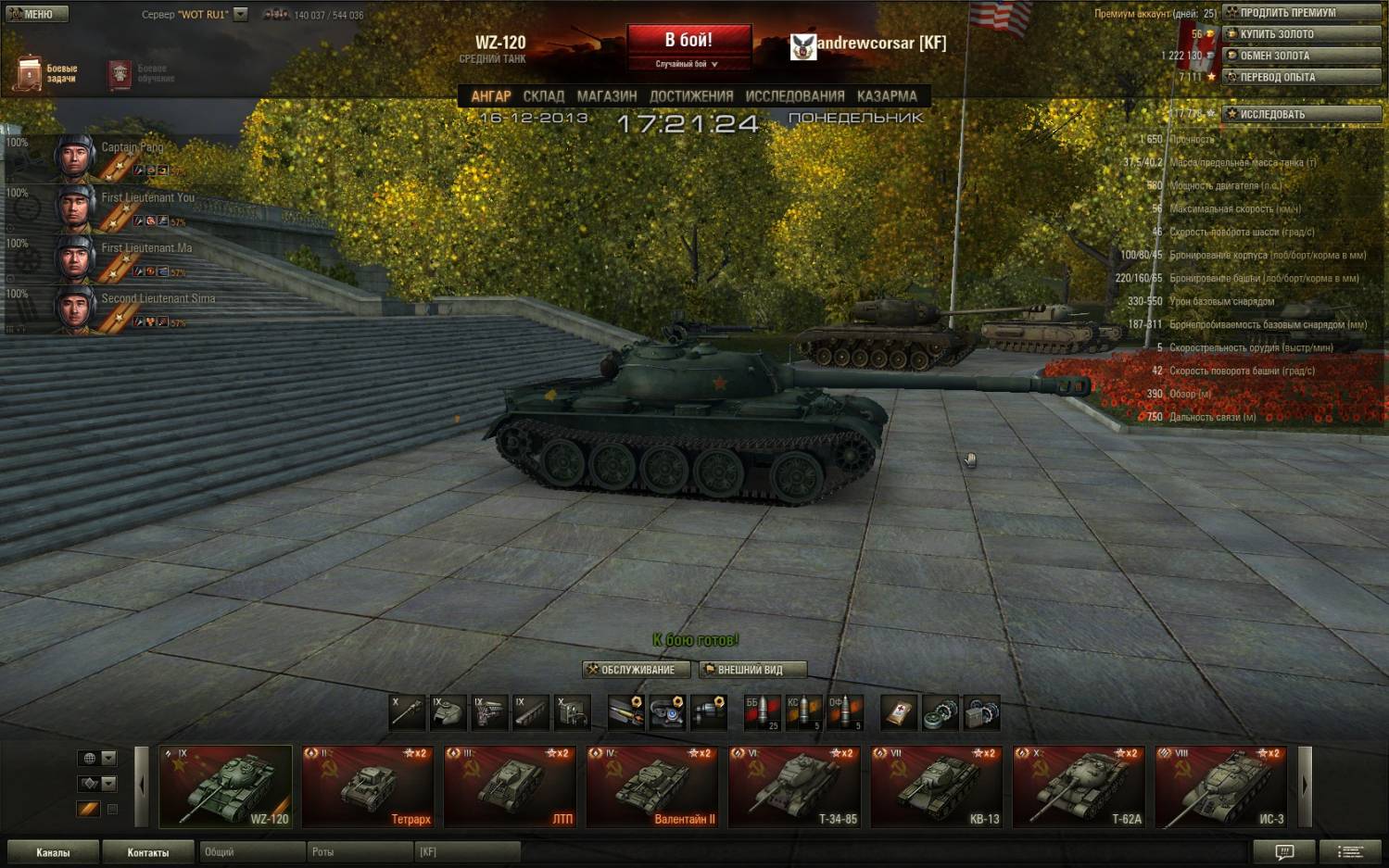
Task: Select ОБМЕН ЗОЛОТА button
Action: point(1301,56)
